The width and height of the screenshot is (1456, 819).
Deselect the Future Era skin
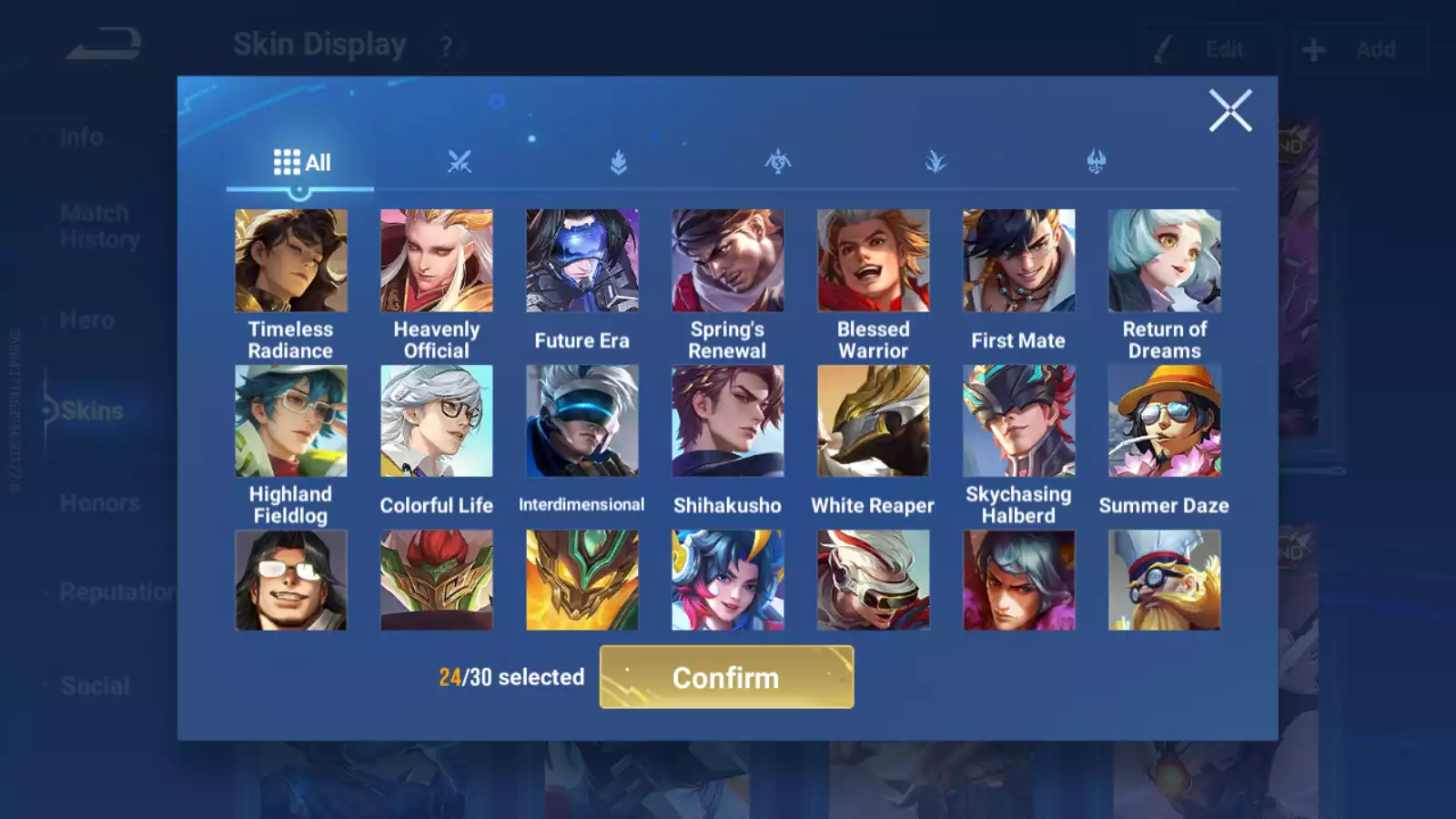(x=582, y=260)
